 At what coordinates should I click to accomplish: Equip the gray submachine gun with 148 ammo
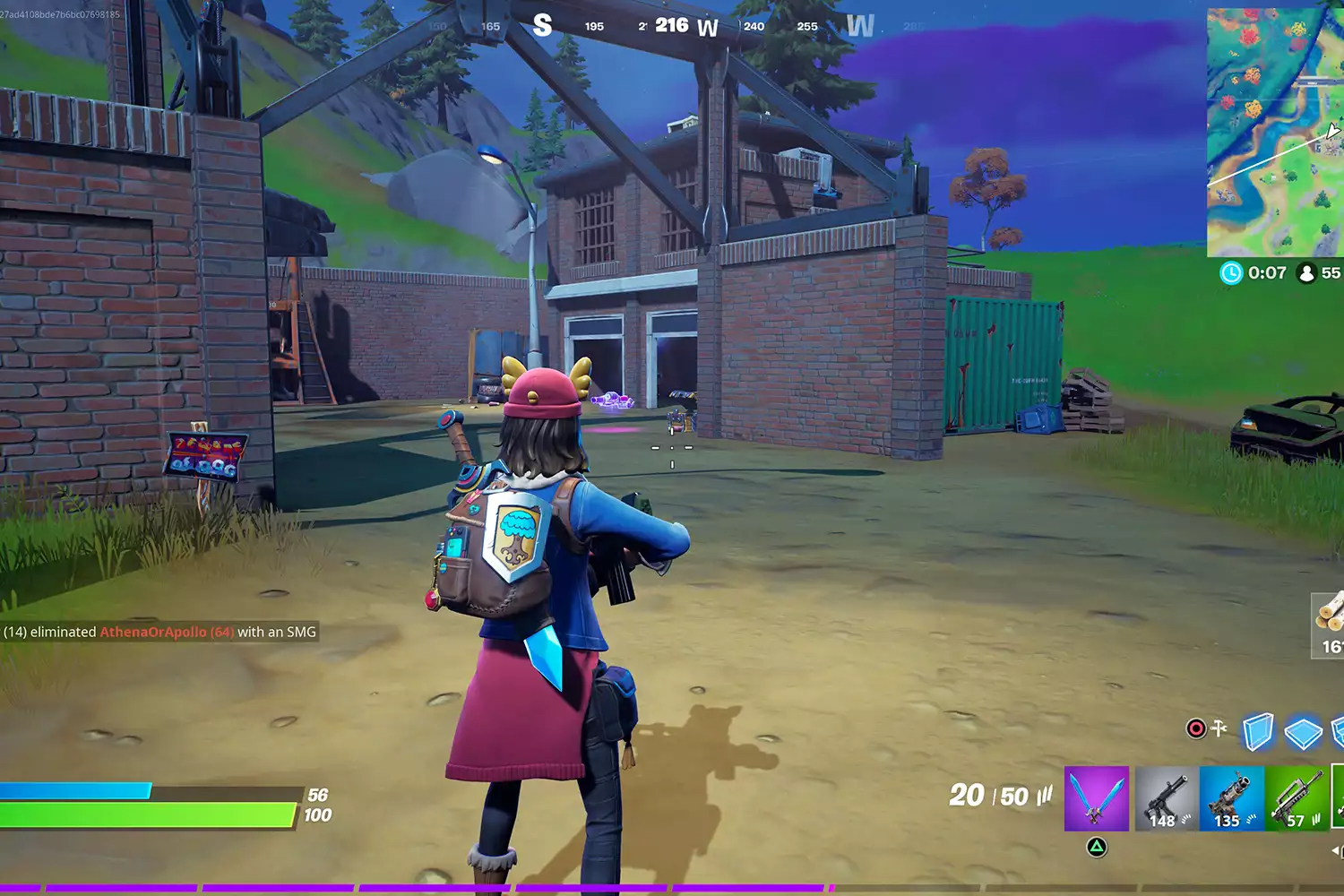tap(1167, 797)
